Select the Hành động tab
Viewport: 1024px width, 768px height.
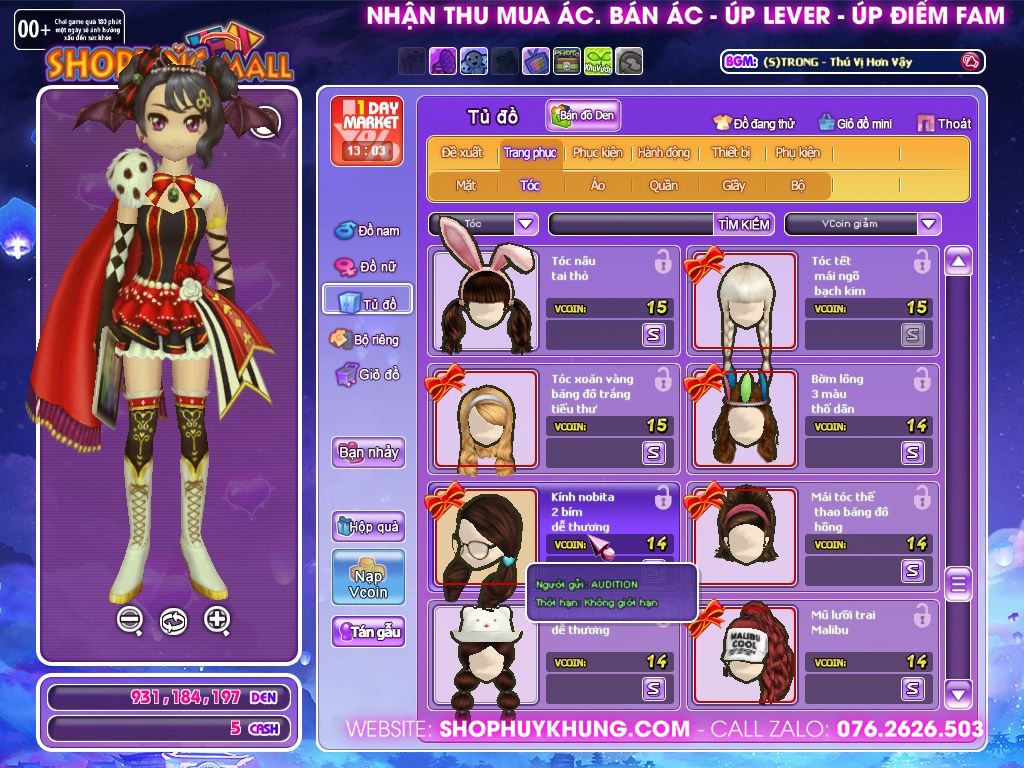pos(664,153)
